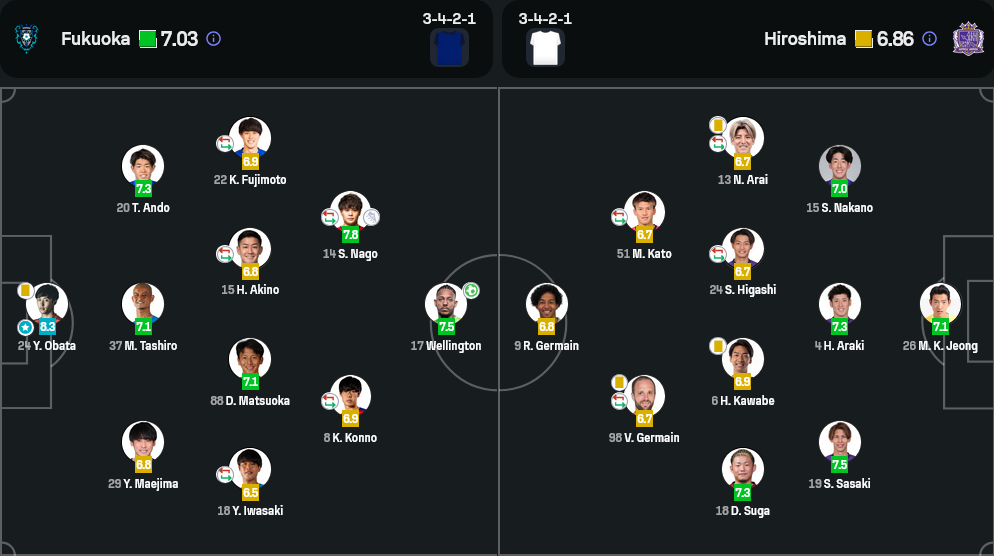Viewport: 994px width, 556px height.
Task: Click T. Ando's player photo
Action: (143, 166)
